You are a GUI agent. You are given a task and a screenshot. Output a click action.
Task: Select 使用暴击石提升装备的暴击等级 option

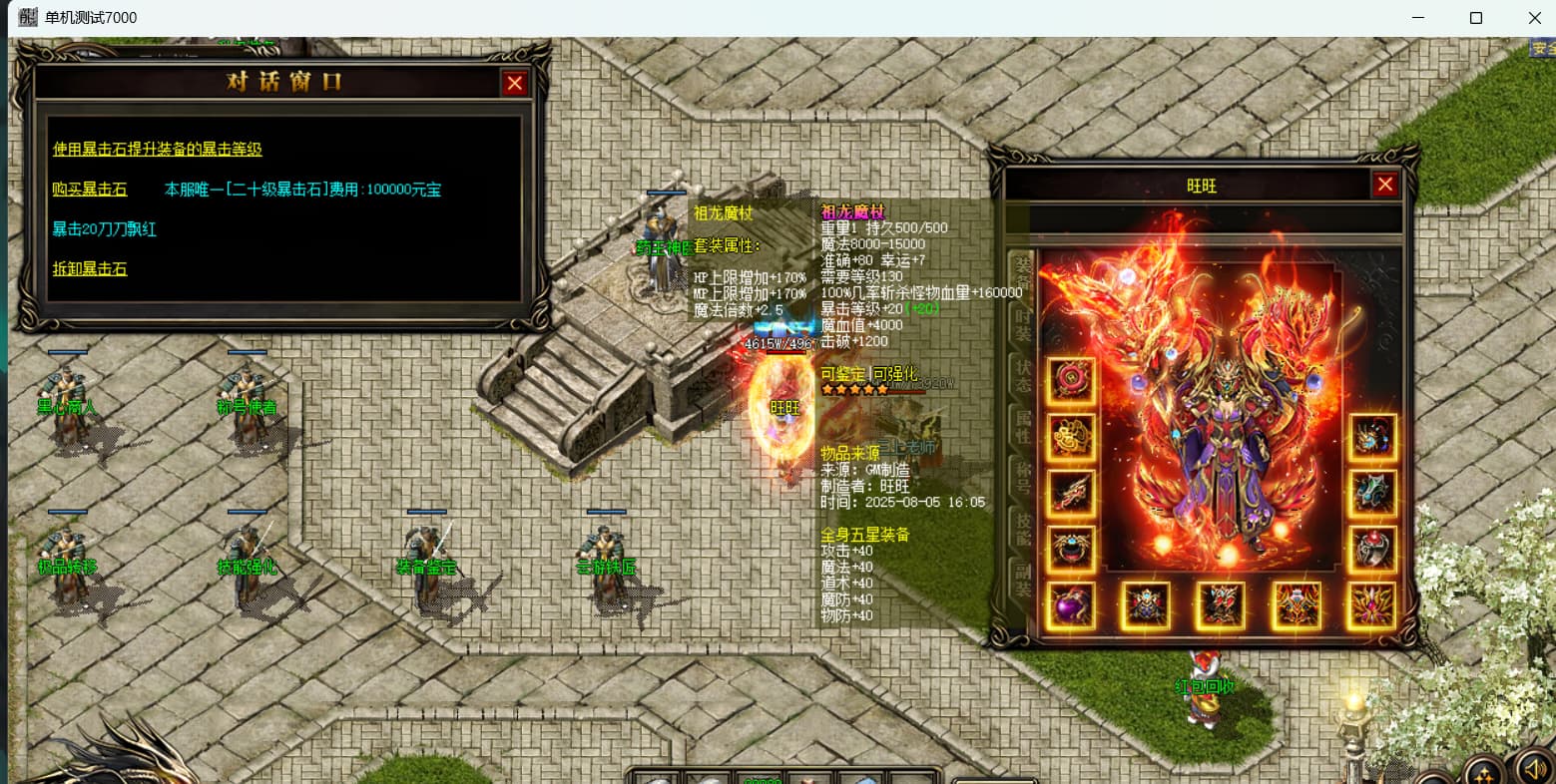pyautogui.click(x=158, y=150)
